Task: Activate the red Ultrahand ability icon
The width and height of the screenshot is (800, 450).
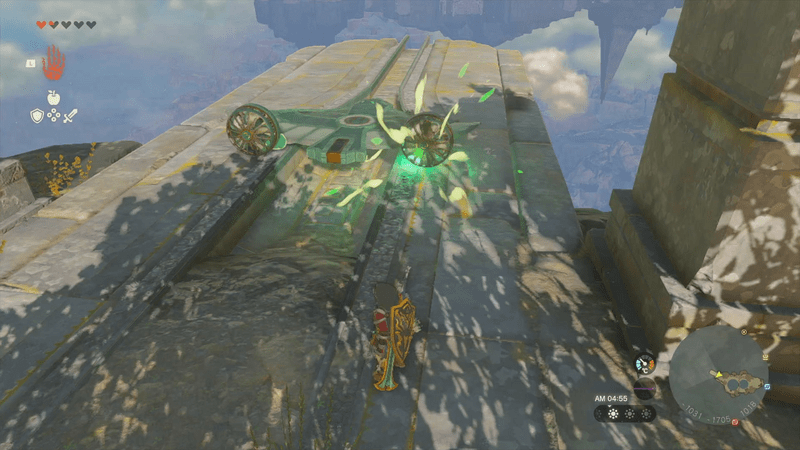Action: coord(53,62)
